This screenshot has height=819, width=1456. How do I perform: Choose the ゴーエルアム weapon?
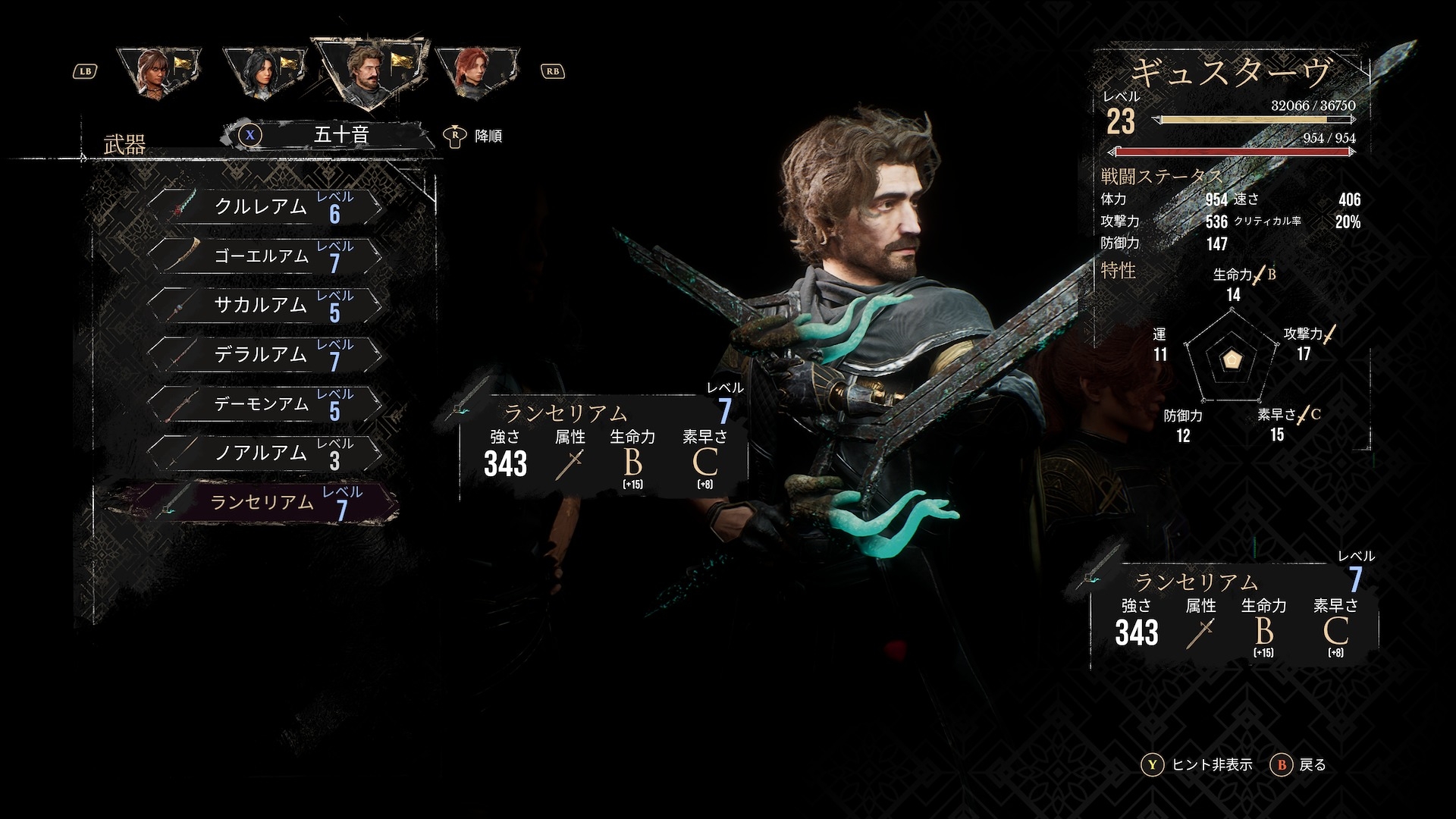(265, 256)
